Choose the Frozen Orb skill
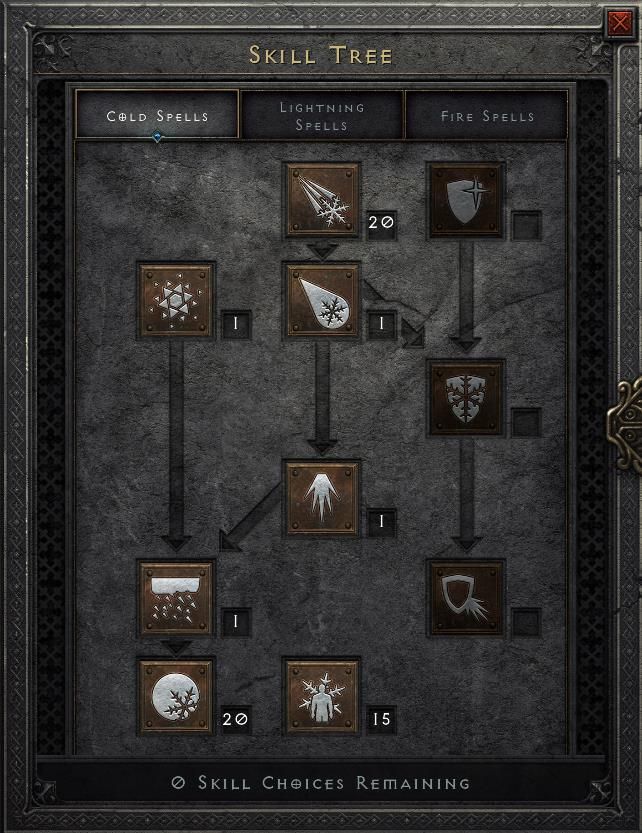Screen dimensions: 642x833 tap(176, 696)
